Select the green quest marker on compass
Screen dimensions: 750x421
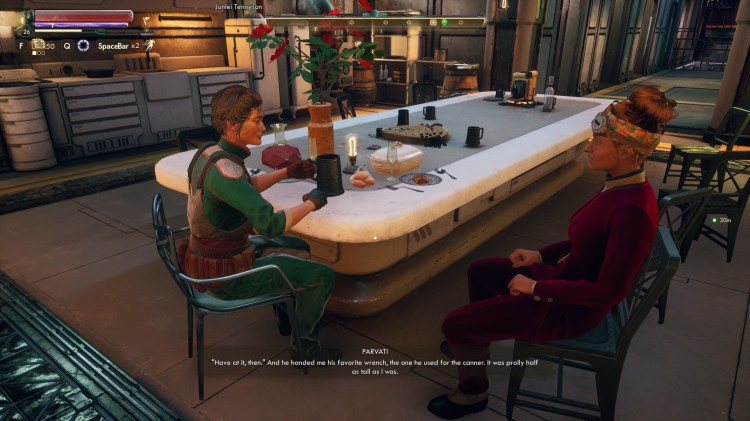443,21
